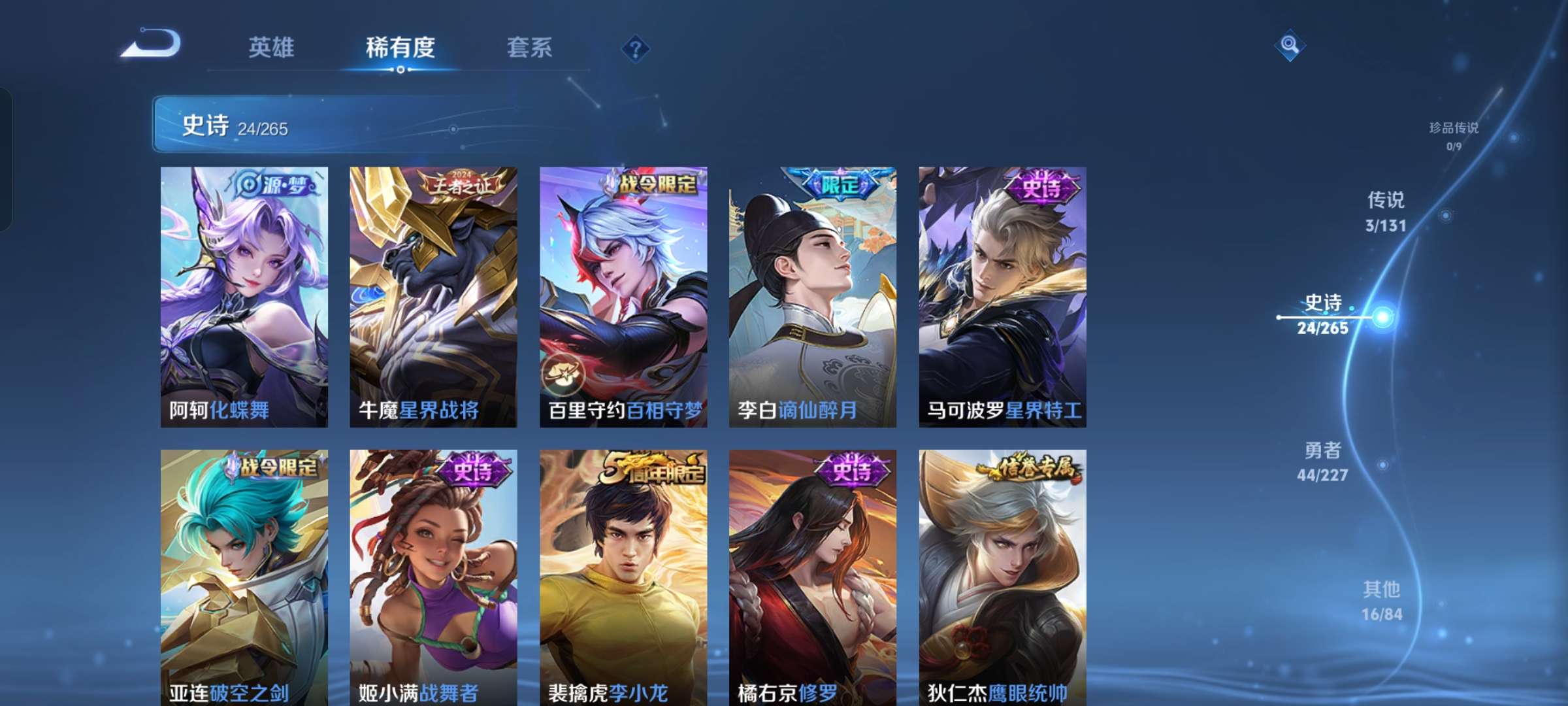Switch to the 英雄 tab

[x=272, y=48]
